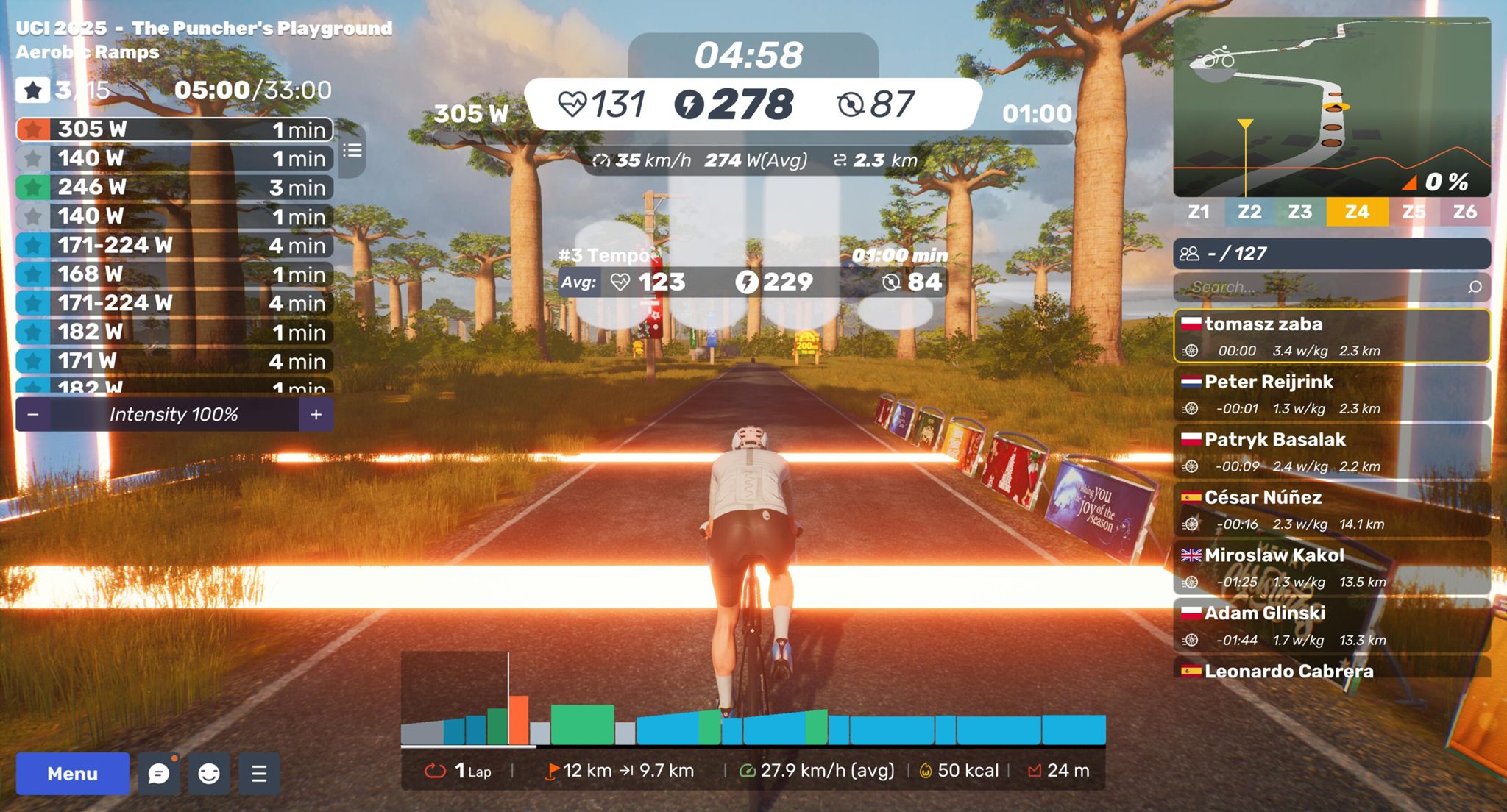Click the route minimap

[1332, 107]
